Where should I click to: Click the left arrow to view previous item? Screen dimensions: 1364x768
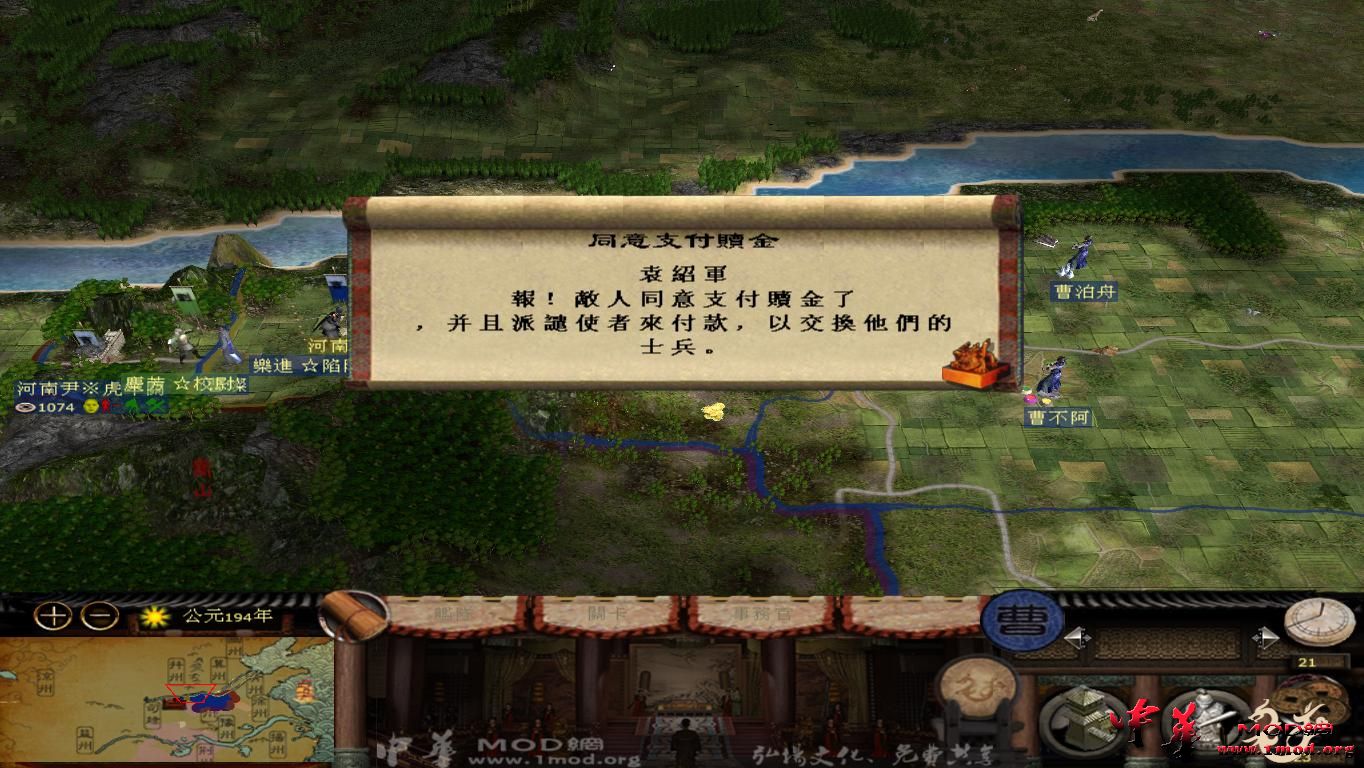click(x=1076, y=636)
